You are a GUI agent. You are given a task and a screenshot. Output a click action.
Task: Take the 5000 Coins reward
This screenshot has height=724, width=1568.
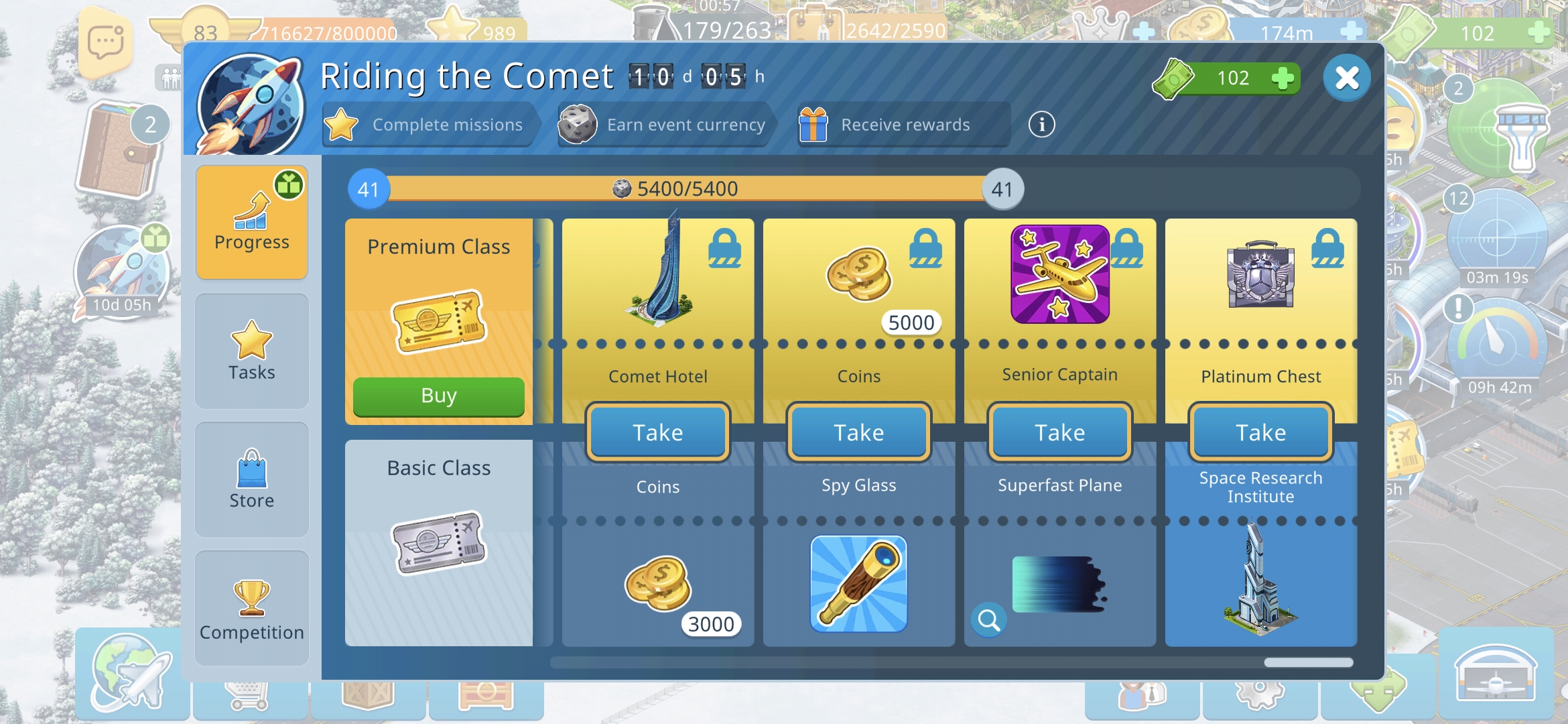(x=858, y=432)
